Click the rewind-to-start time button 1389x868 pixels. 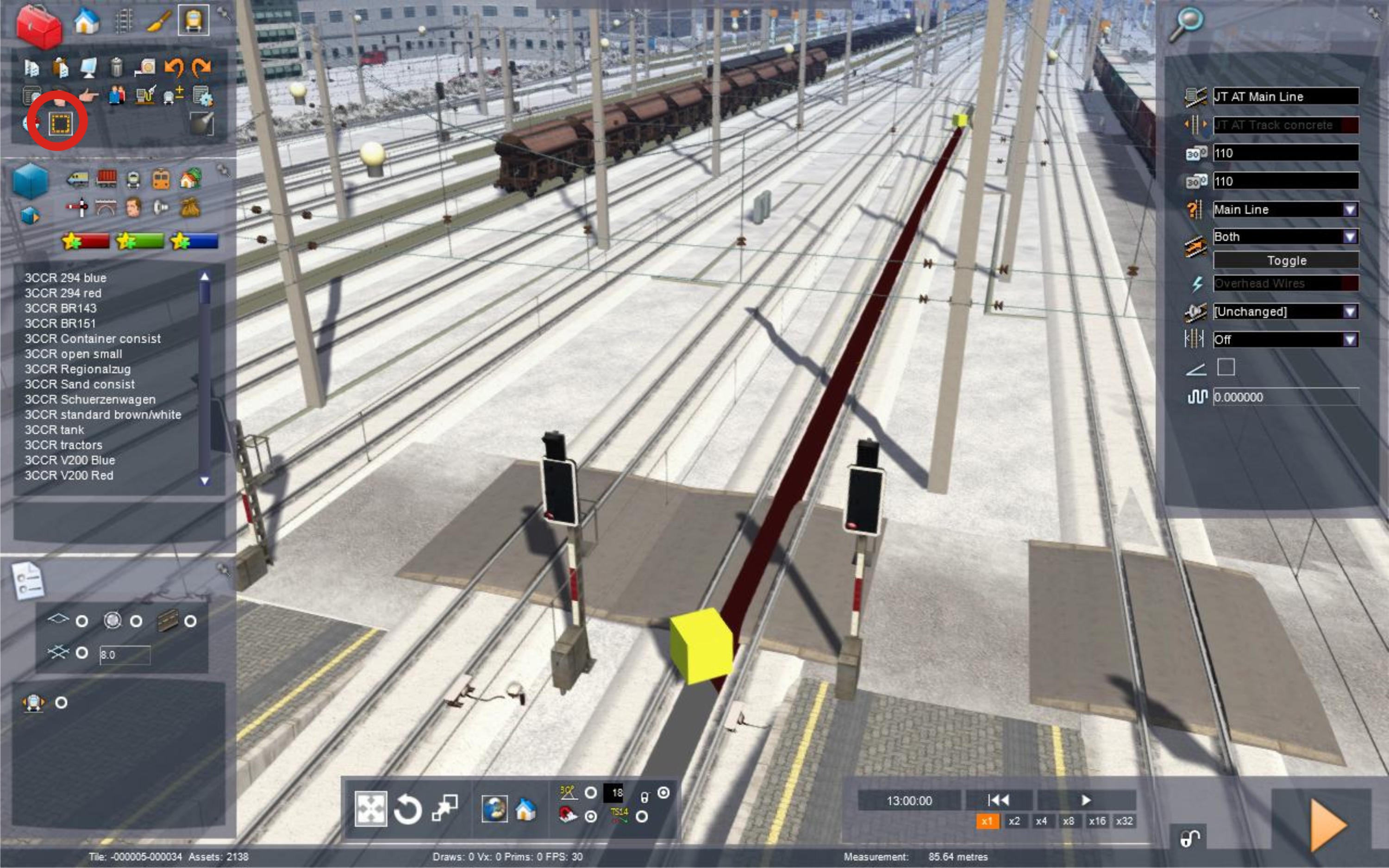tap(998, 800)
